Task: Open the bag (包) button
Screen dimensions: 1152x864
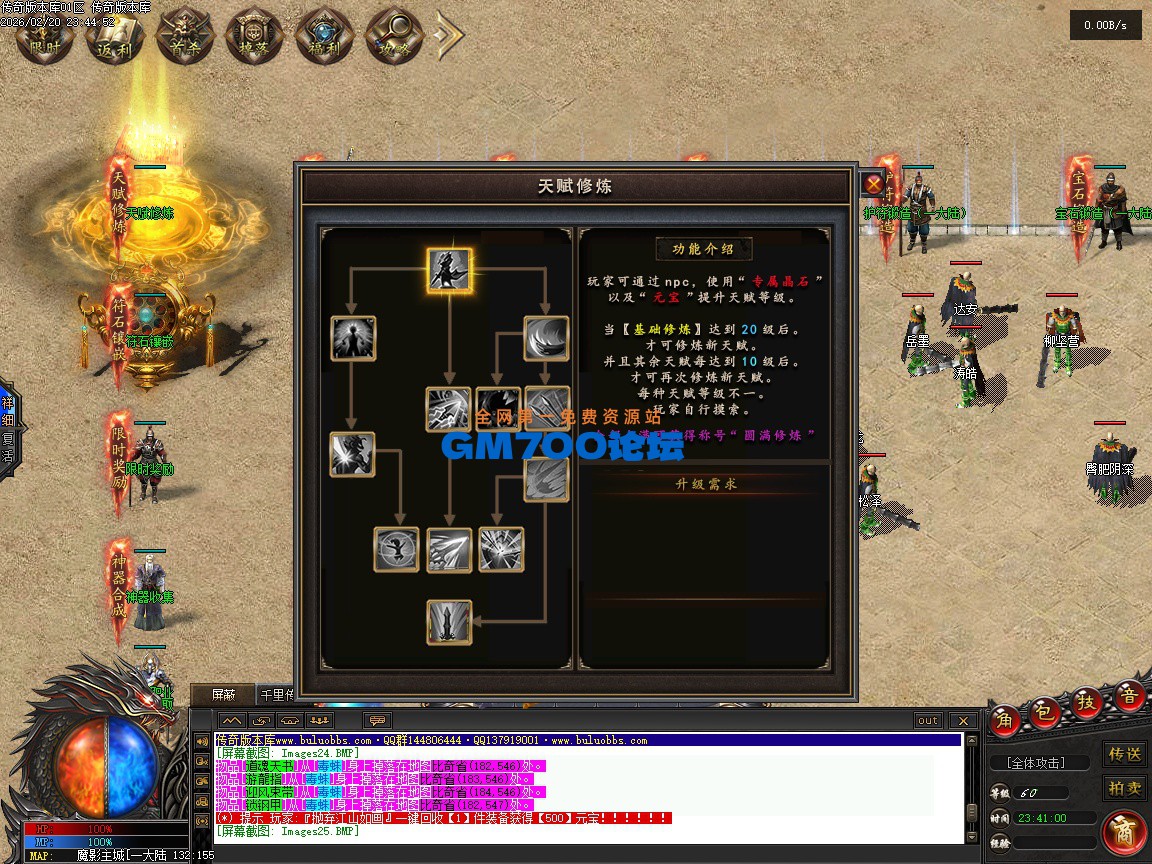Action: click(x=1045, y=712)
